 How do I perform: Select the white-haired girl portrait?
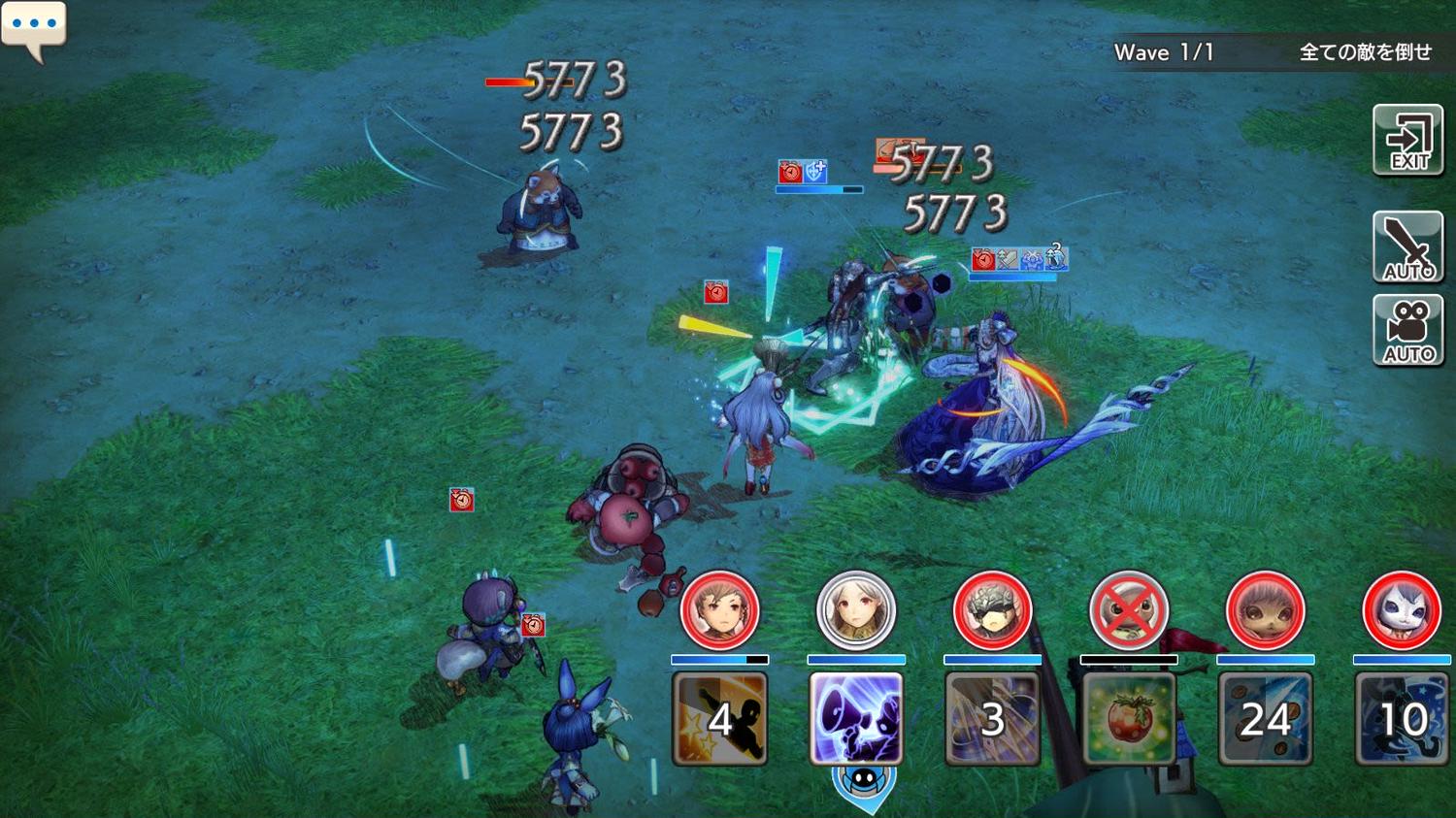(856, 610)
